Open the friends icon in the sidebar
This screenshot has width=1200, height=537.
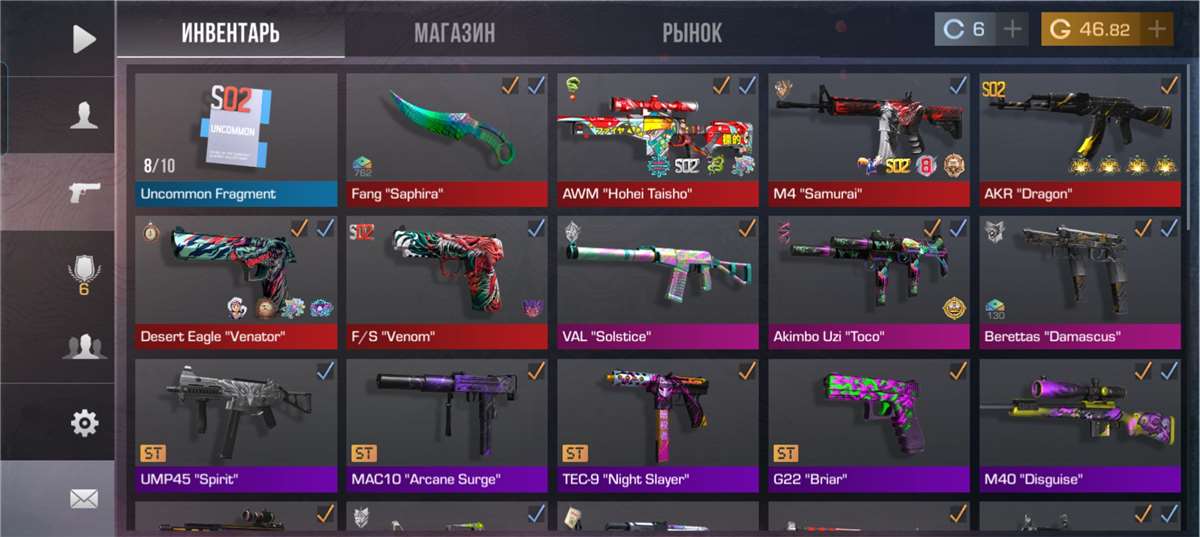[84, 347]
